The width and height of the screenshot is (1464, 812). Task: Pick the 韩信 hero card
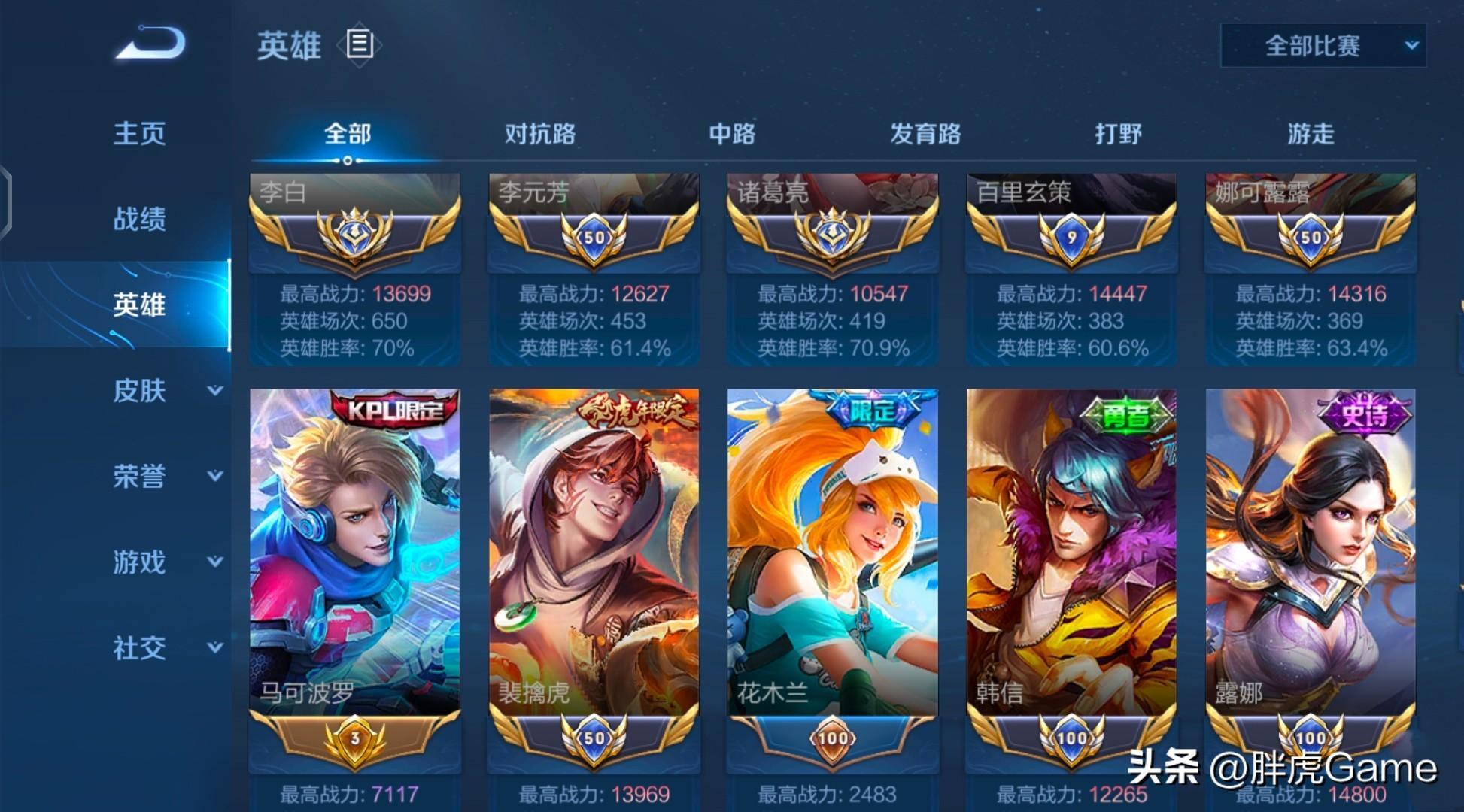coord(1071,553)
